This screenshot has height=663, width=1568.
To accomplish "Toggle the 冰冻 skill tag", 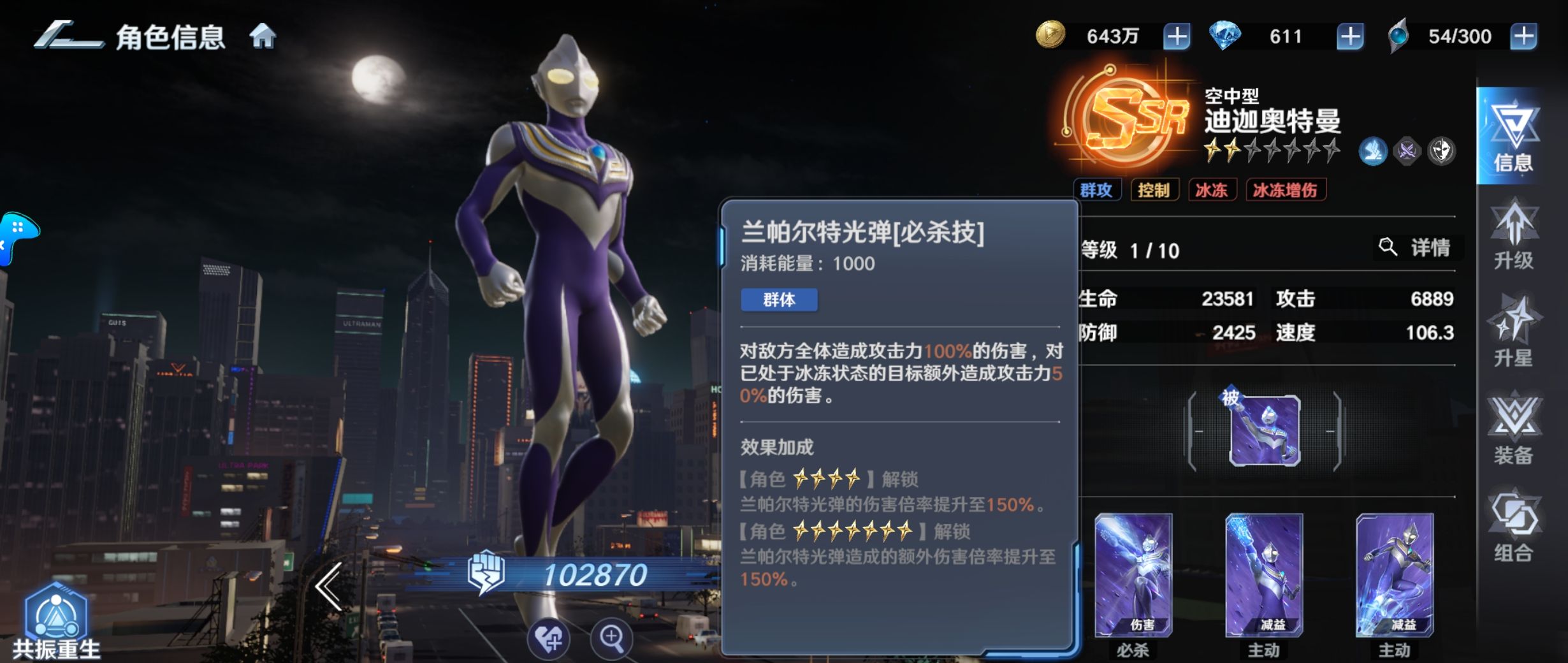I will pyautogui.click(x=1212, y=189).
